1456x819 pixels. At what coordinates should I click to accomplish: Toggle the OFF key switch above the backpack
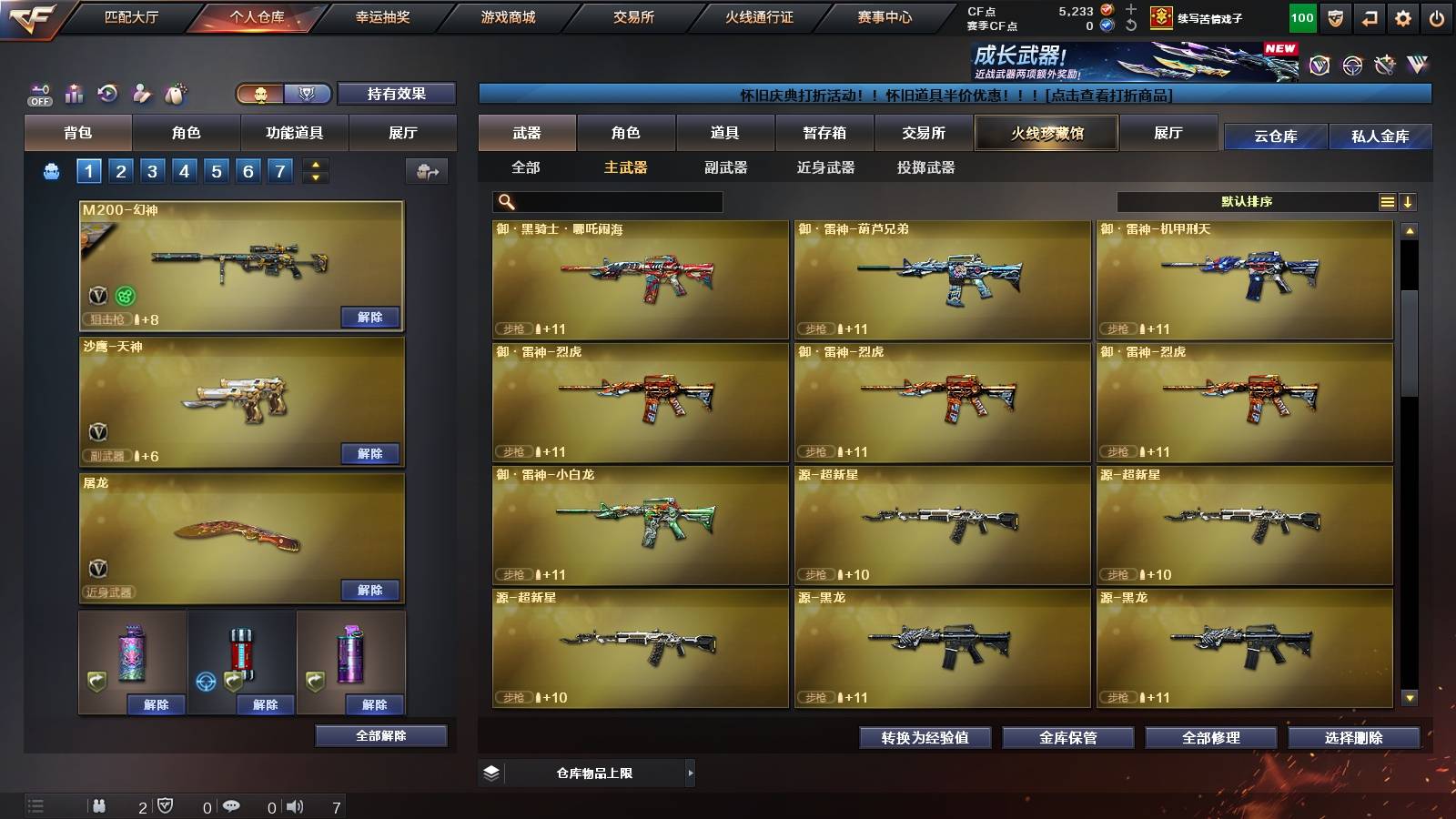point(38,94)
